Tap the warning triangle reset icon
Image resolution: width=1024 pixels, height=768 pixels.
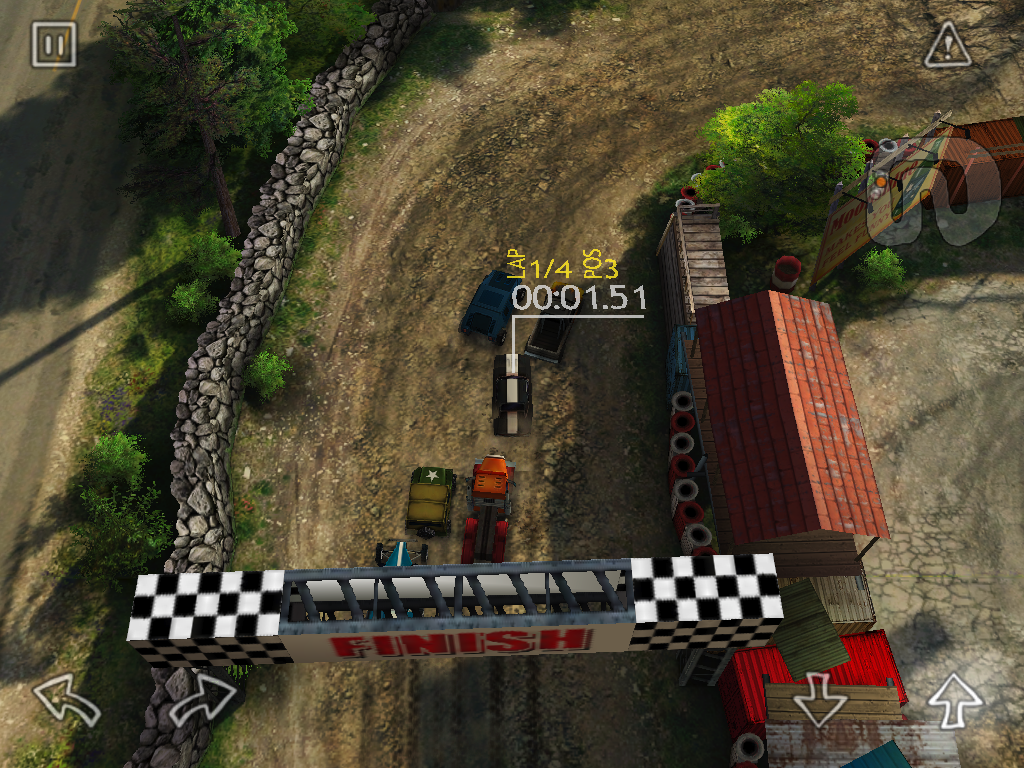946,45
